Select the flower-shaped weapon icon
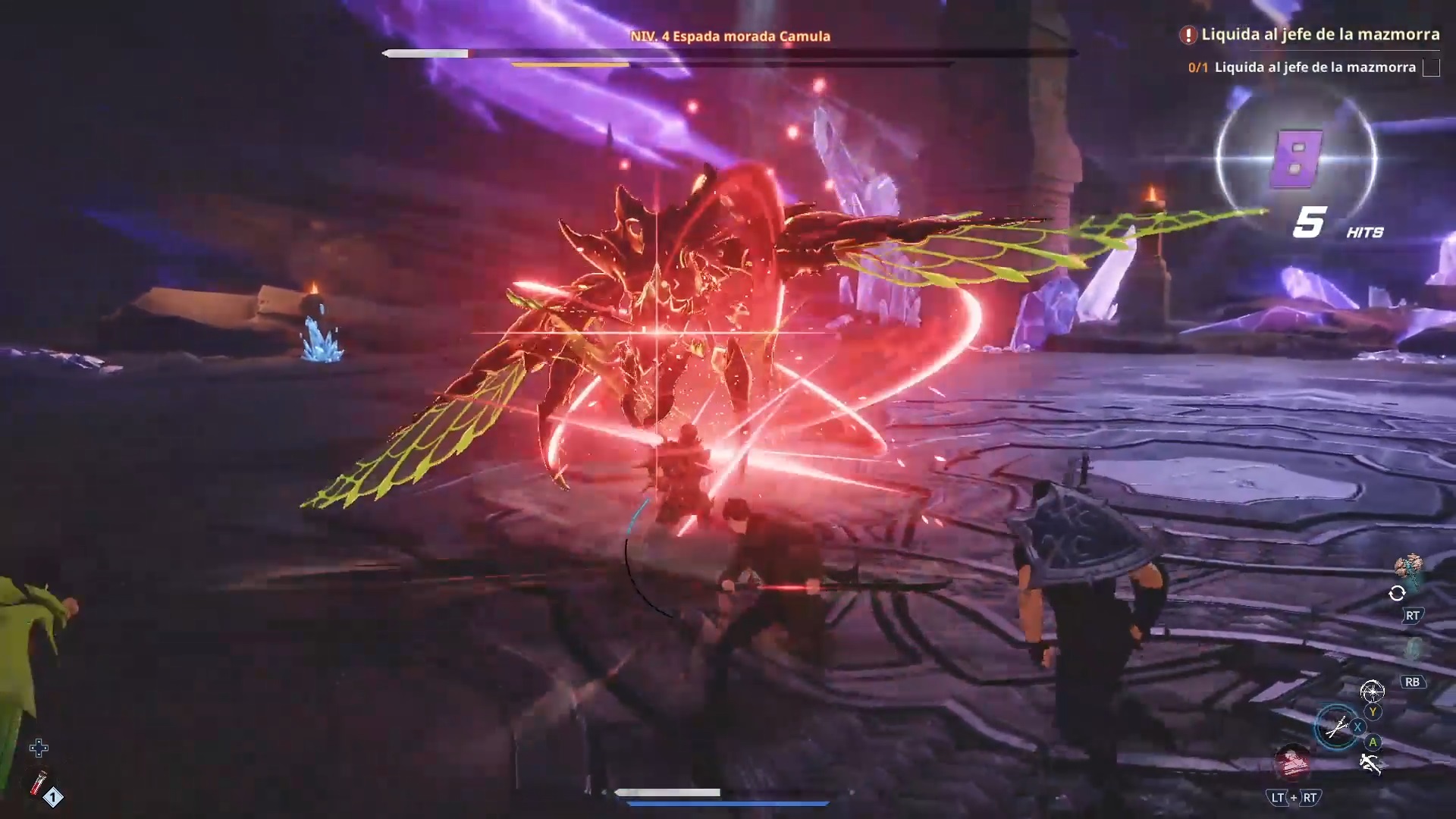The image size is (1456, 819). [1409, 567]
